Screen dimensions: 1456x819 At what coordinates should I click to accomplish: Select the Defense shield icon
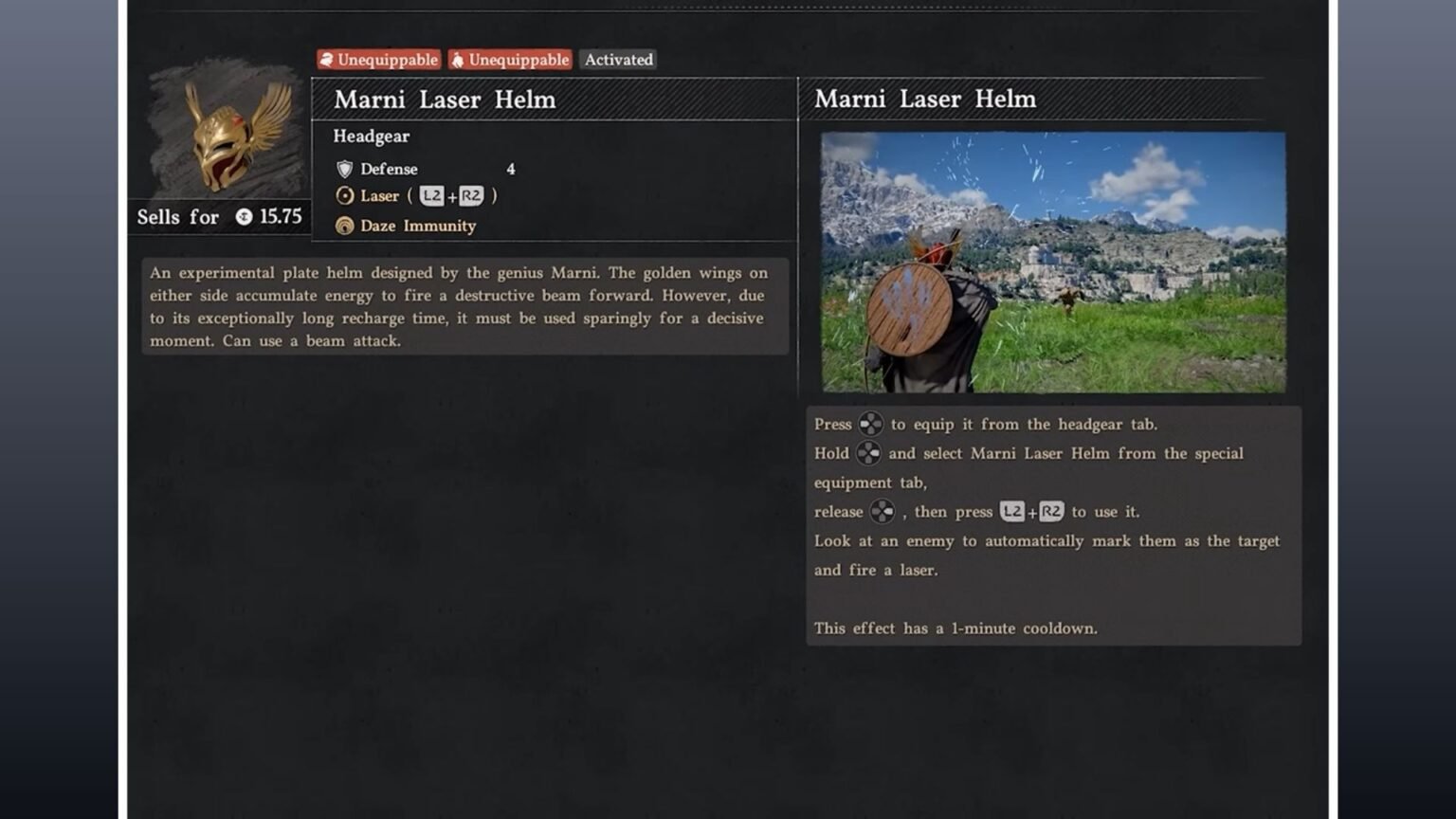(x=343, y=169)
